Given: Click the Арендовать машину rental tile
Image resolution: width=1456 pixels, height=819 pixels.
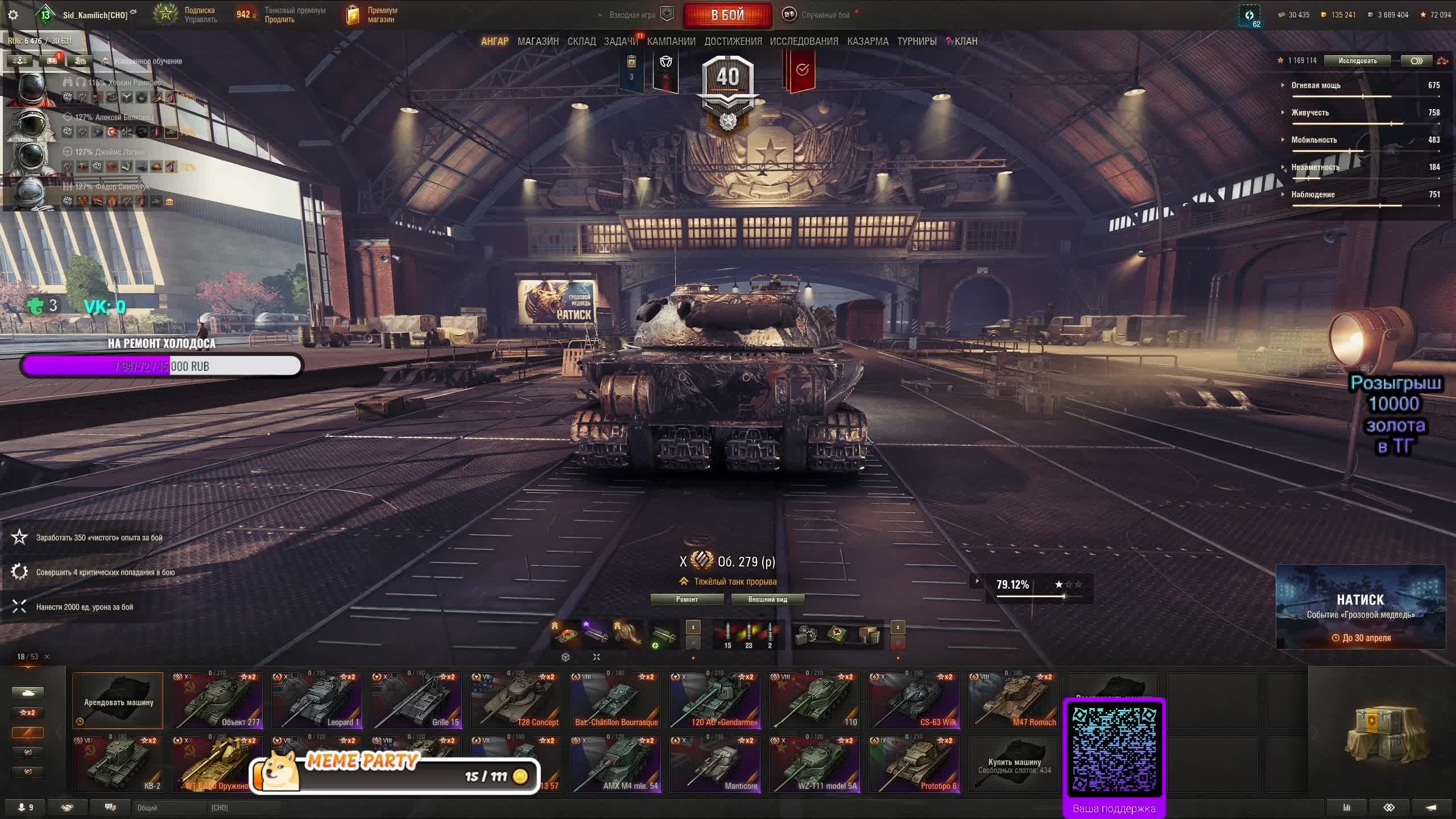Looking at the screenshot, I should point(118,701).
